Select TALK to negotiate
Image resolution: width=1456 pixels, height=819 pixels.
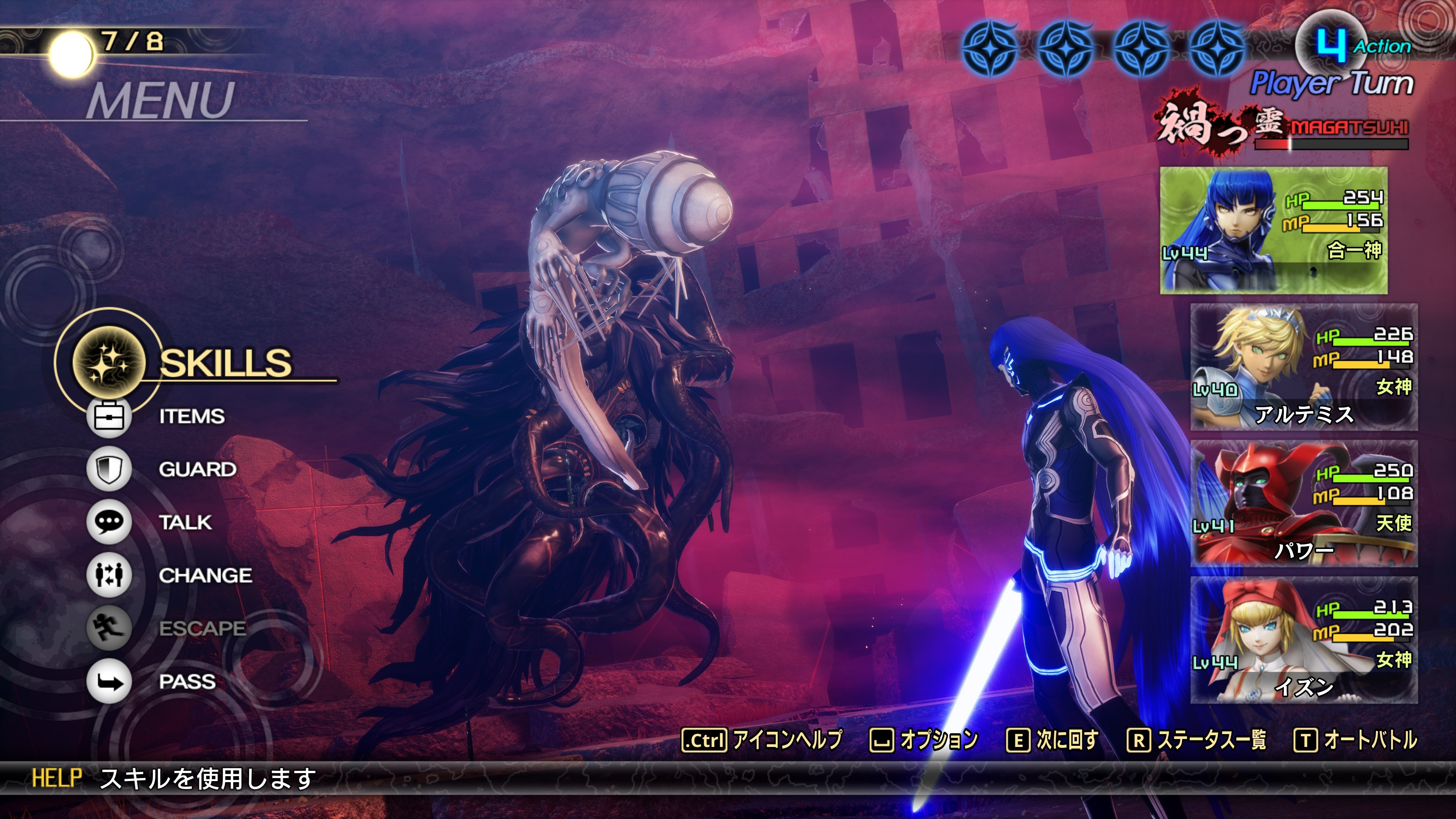point(185,522)
